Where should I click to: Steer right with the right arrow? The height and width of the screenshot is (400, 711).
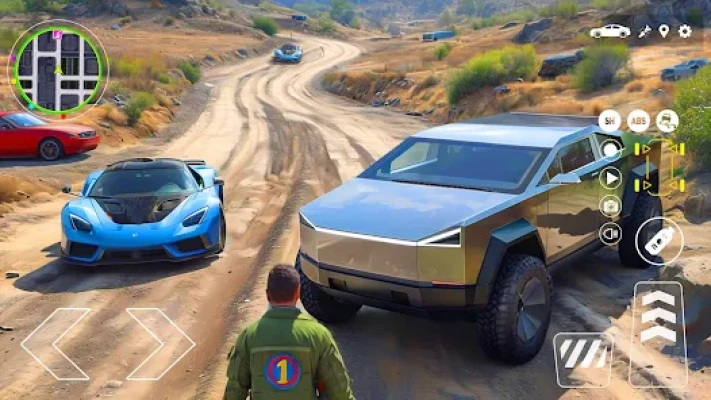click(160, 343)
